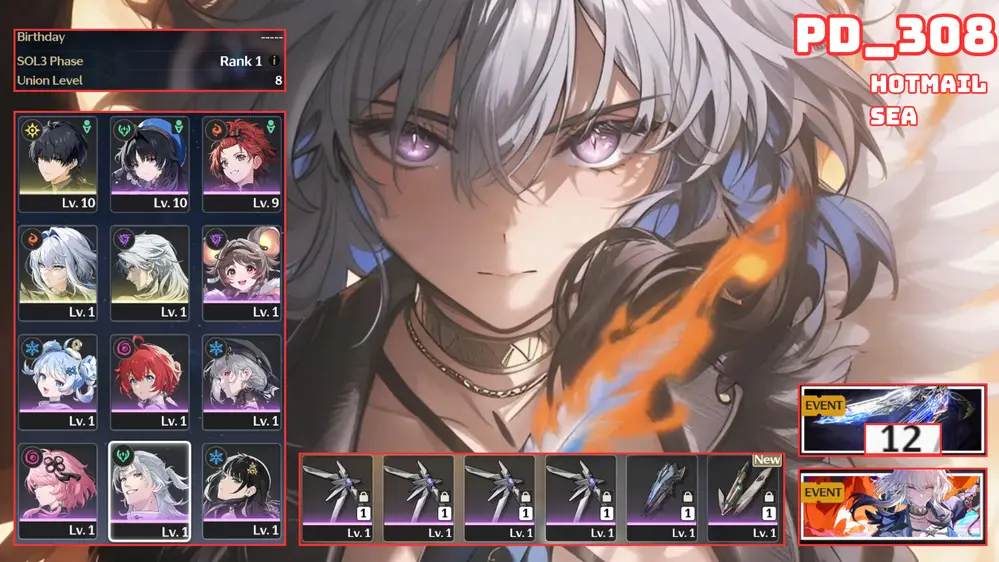Select the blue beret girl character portrait
The height and width of the screenshot is (562, 999).
tap(149, 163)
